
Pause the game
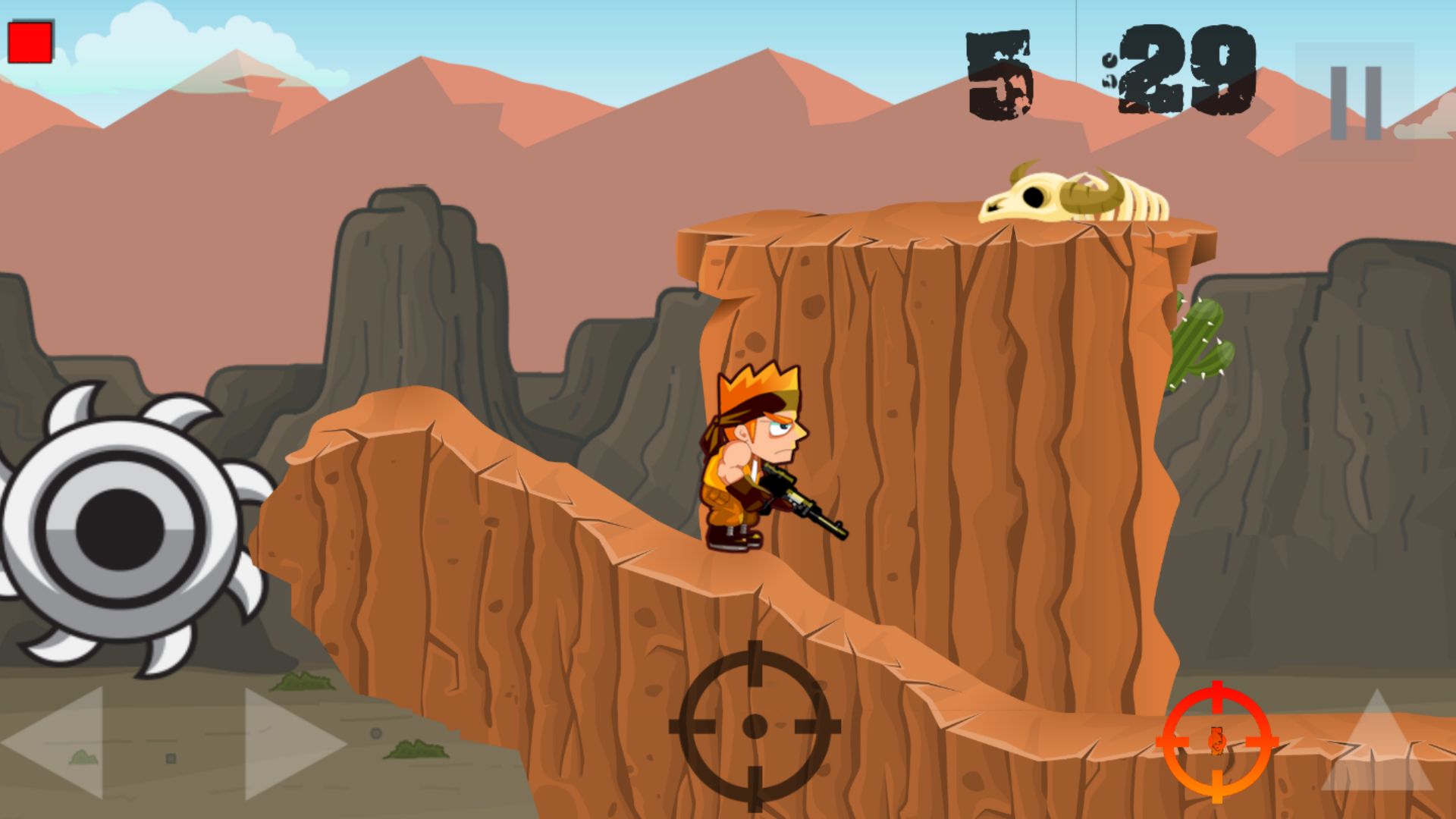click(1354, 102)
